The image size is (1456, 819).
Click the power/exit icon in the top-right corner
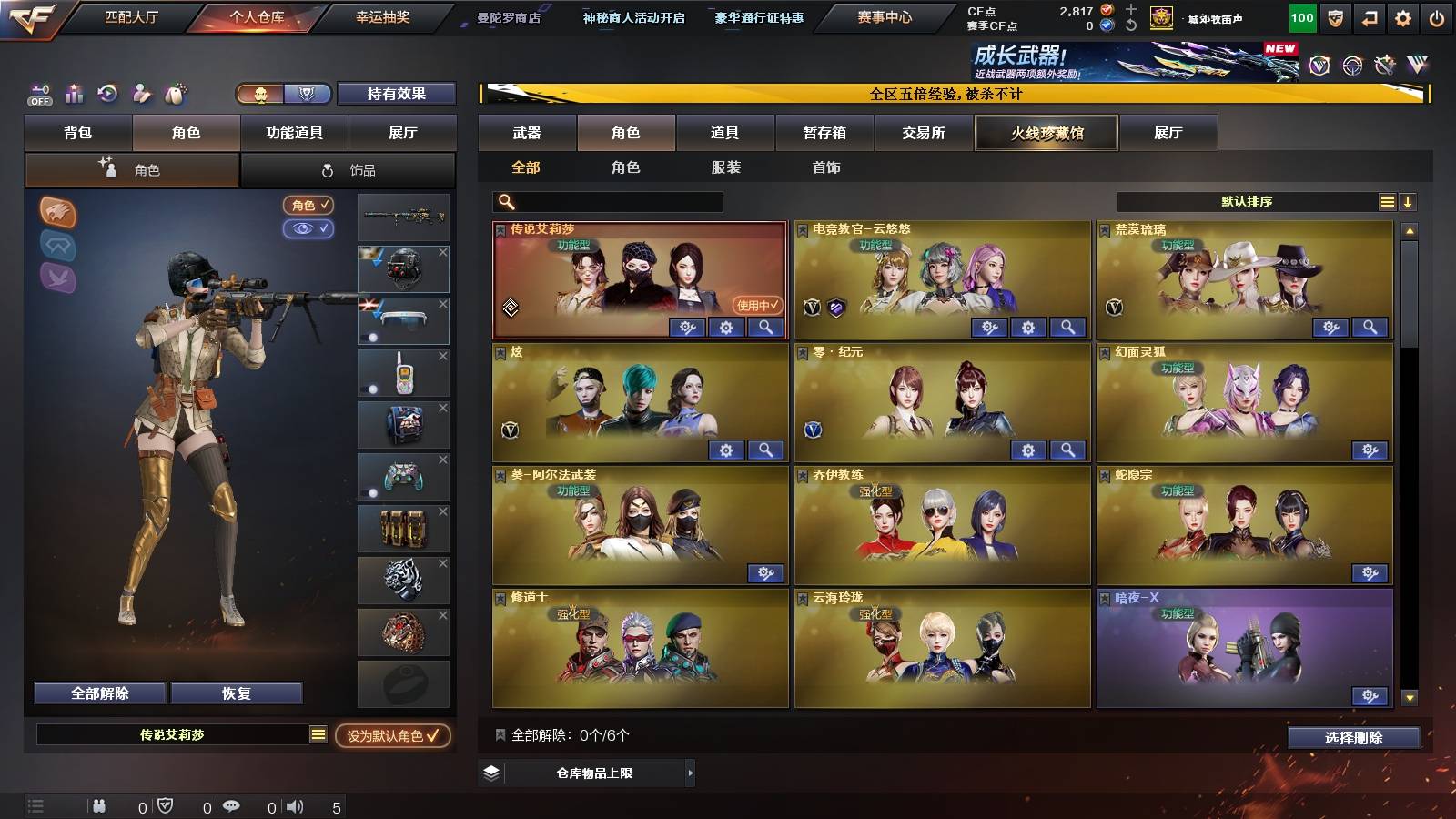[x=1434, y=15]
